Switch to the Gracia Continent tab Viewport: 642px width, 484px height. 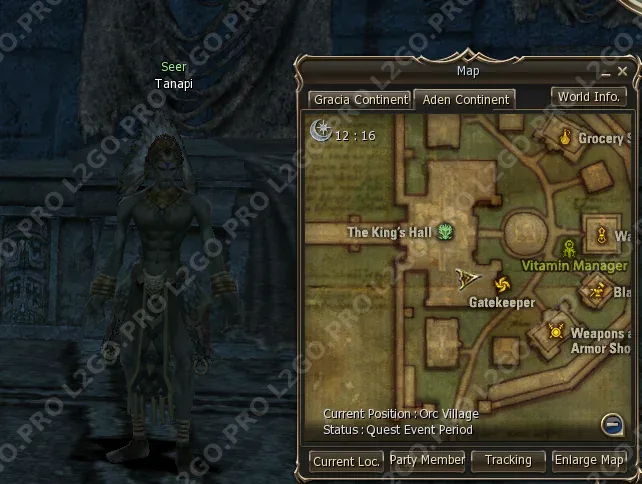click(360, 100)
